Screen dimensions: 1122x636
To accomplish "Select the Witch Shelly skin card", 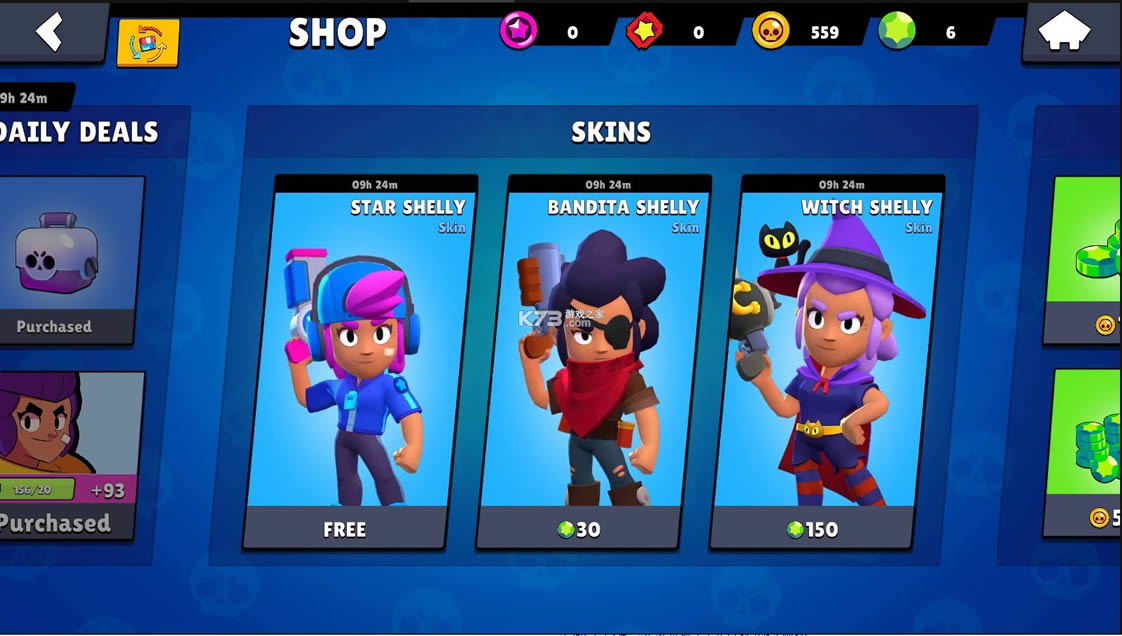I will click(x=827, y=350).
